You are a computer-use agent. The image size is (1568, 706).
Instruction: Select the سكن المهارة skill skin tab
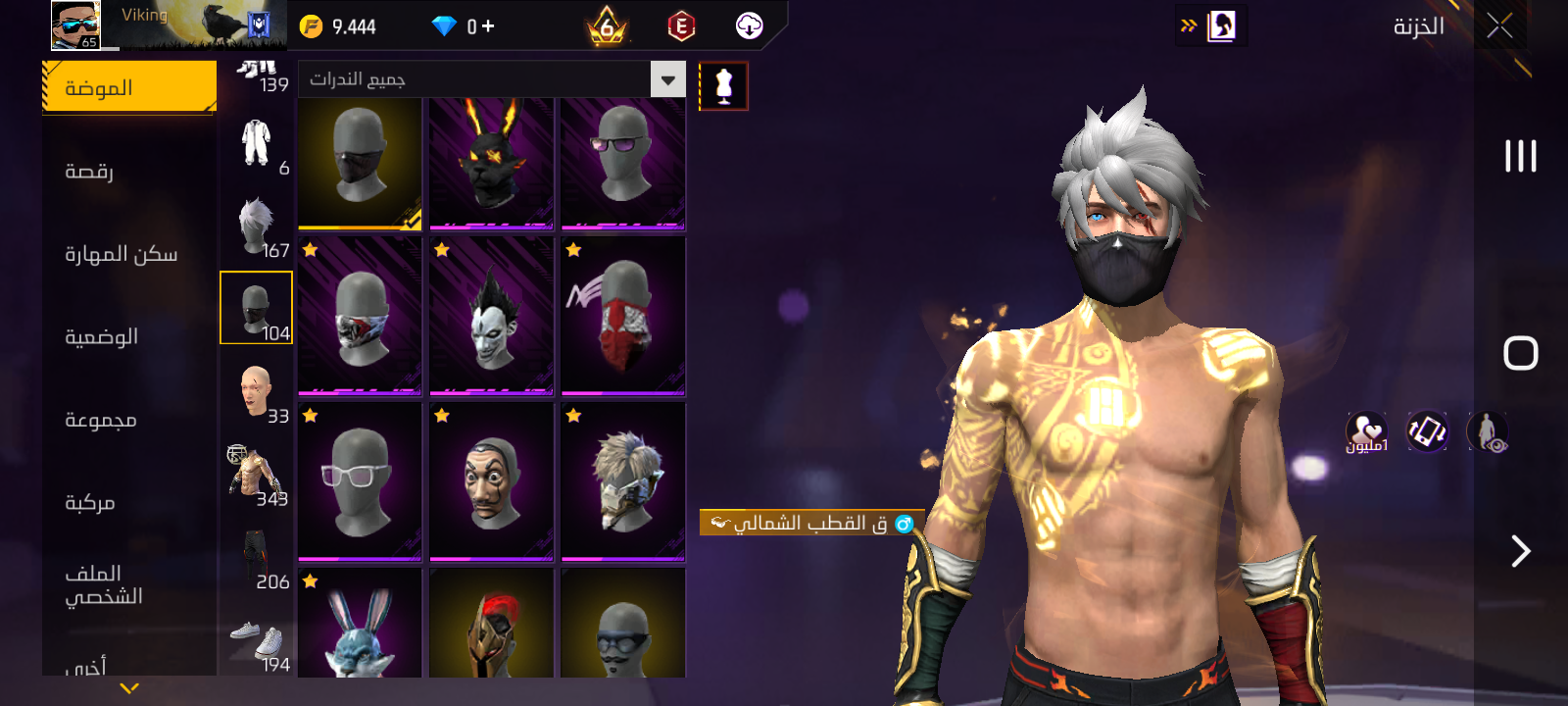pos(121,254)
